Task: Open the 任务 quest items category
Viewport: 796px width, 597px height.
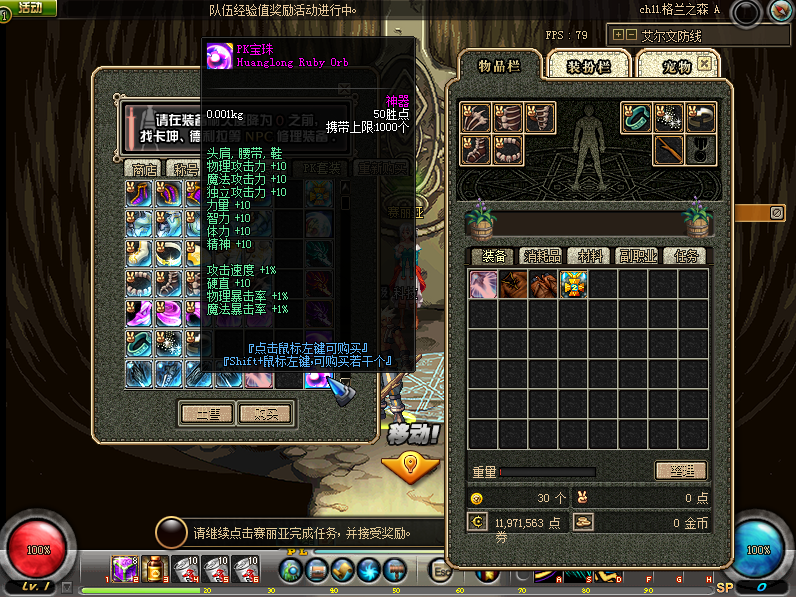Action: click(684, 256)
